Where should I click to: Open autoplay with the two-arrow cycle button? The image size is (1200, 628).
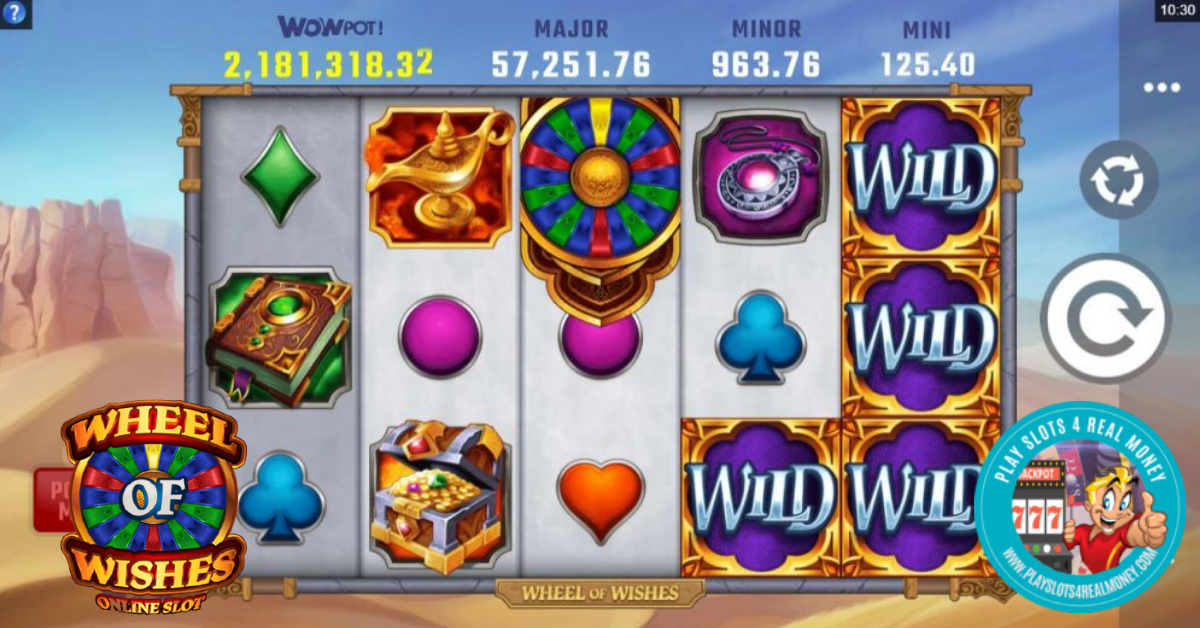click(1118, 181)
